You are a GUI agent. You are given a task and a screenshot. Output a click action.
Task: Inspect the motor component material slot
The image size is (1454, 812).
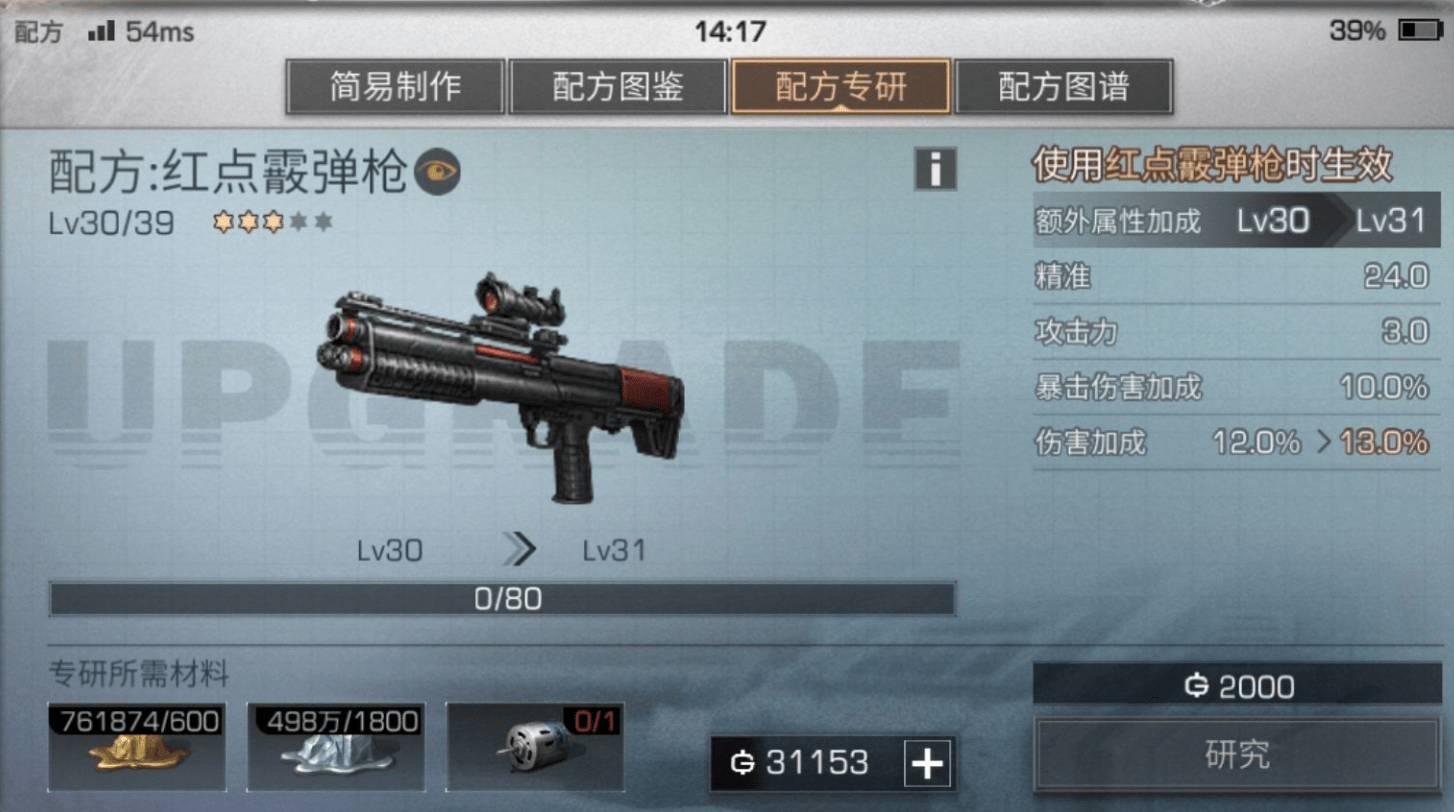[534, 747]
